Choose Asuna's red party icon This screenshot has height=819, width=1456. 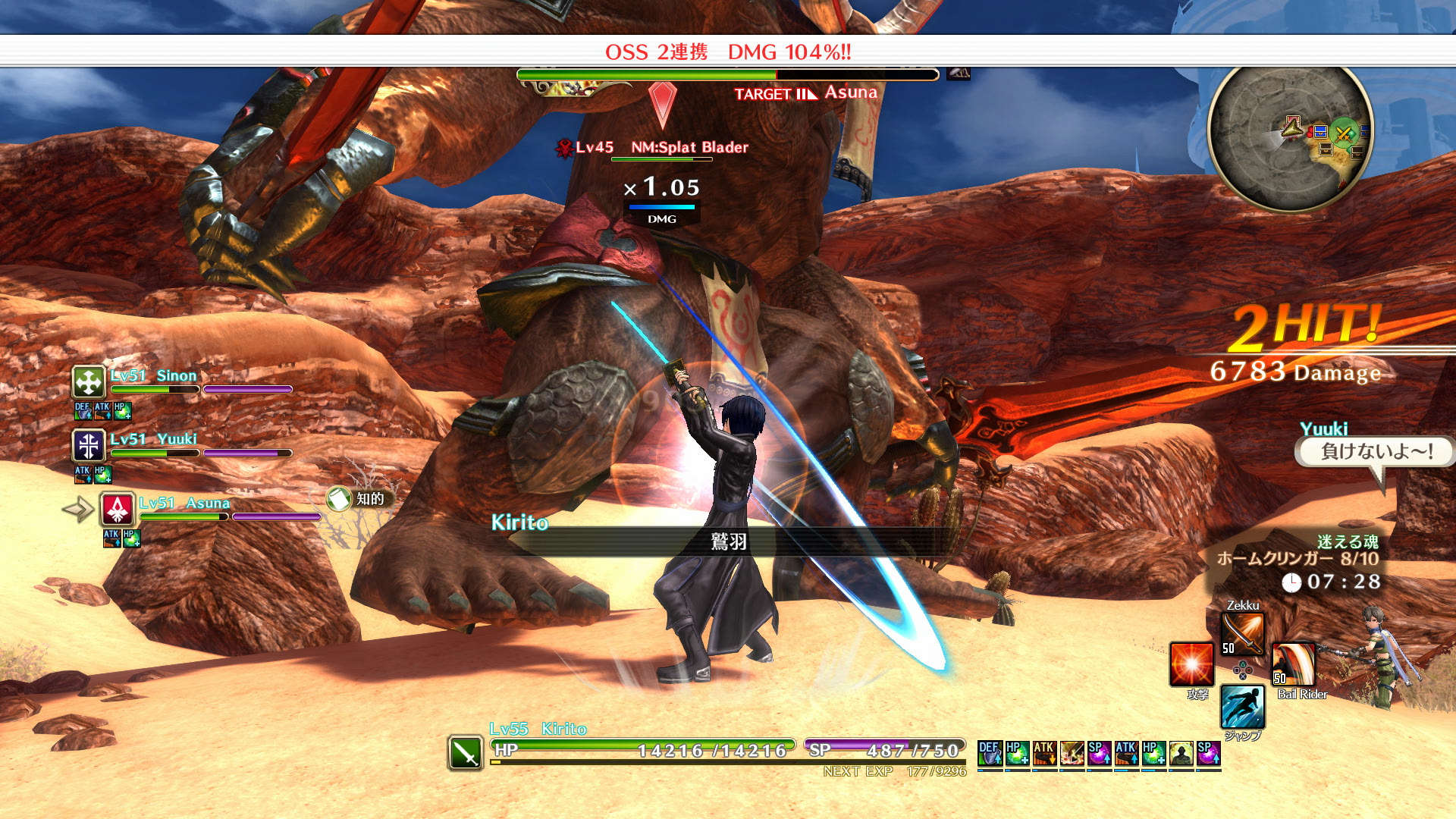click(118, 510)
